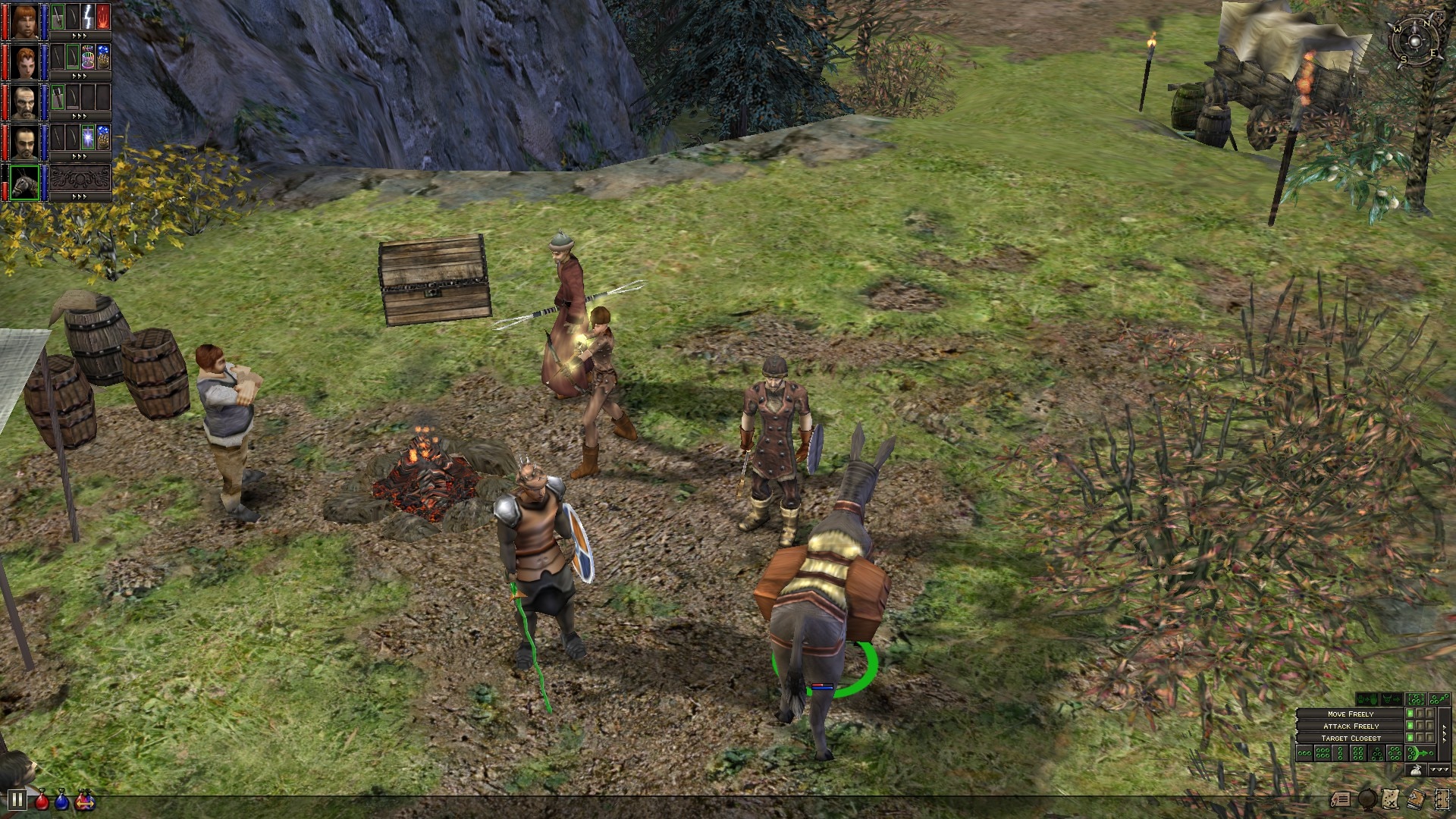This screenshot has height=819, width=1456.
Task: Choose the red fire spell slot
Action: click(103, 17)
